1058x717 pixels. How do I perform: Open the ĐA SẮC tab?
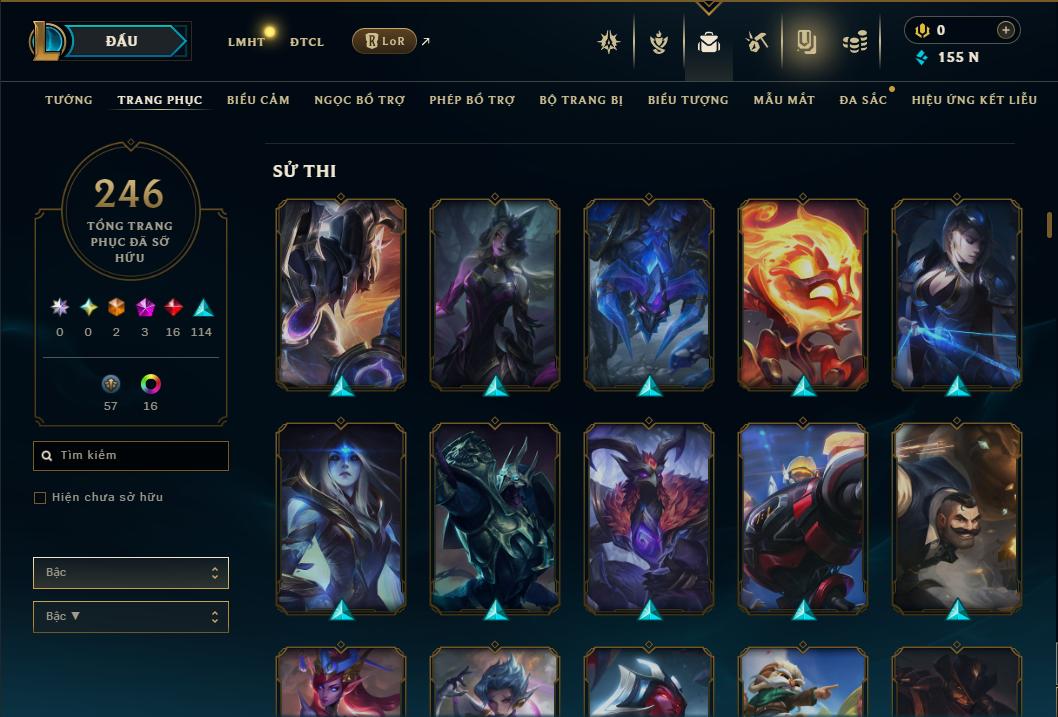click(x=863, y=100)
